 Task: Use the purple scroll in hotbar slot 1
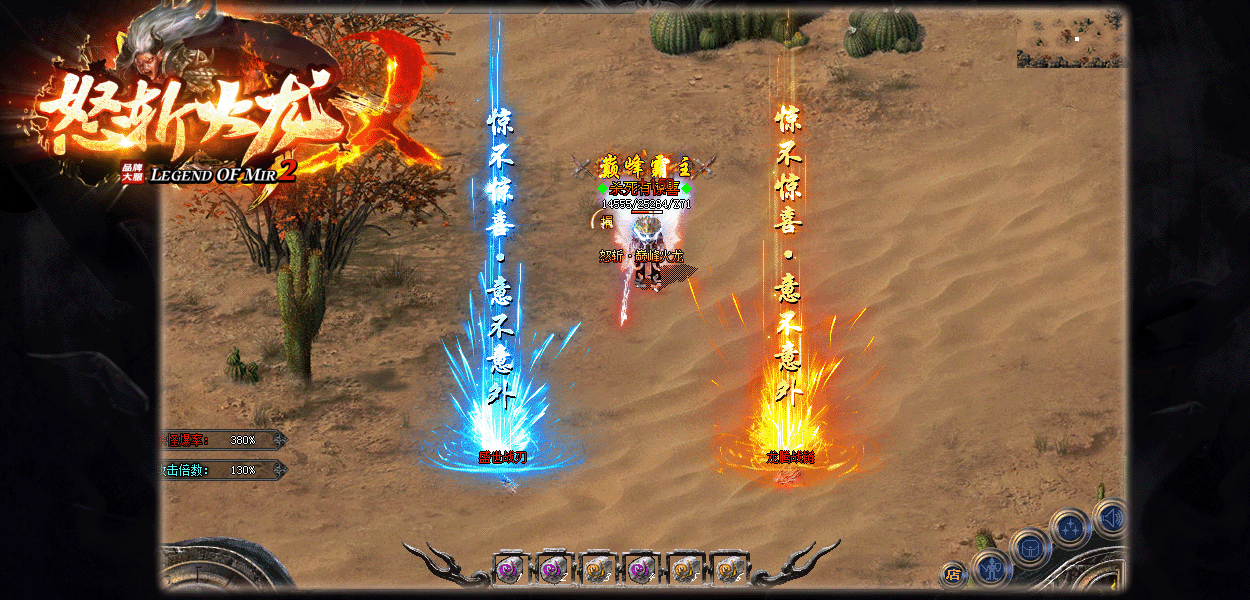pyautogui.click(x=509, y=569)
